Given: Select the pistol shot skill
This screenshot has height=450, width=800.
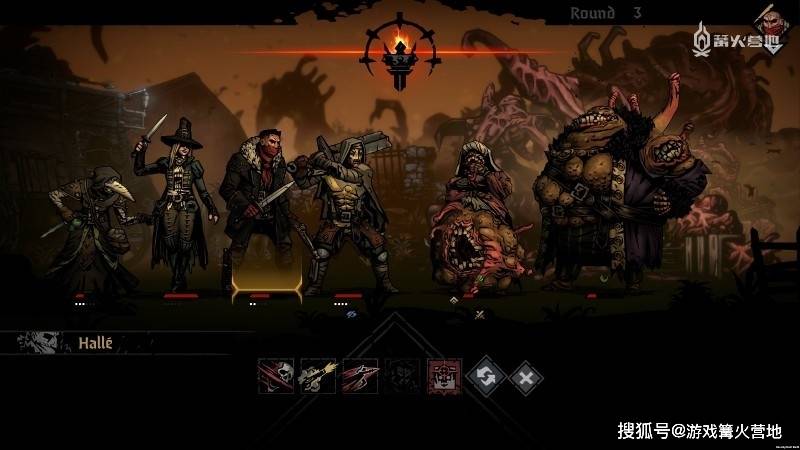Looking at the screenshot, I should tap(317, 377).
